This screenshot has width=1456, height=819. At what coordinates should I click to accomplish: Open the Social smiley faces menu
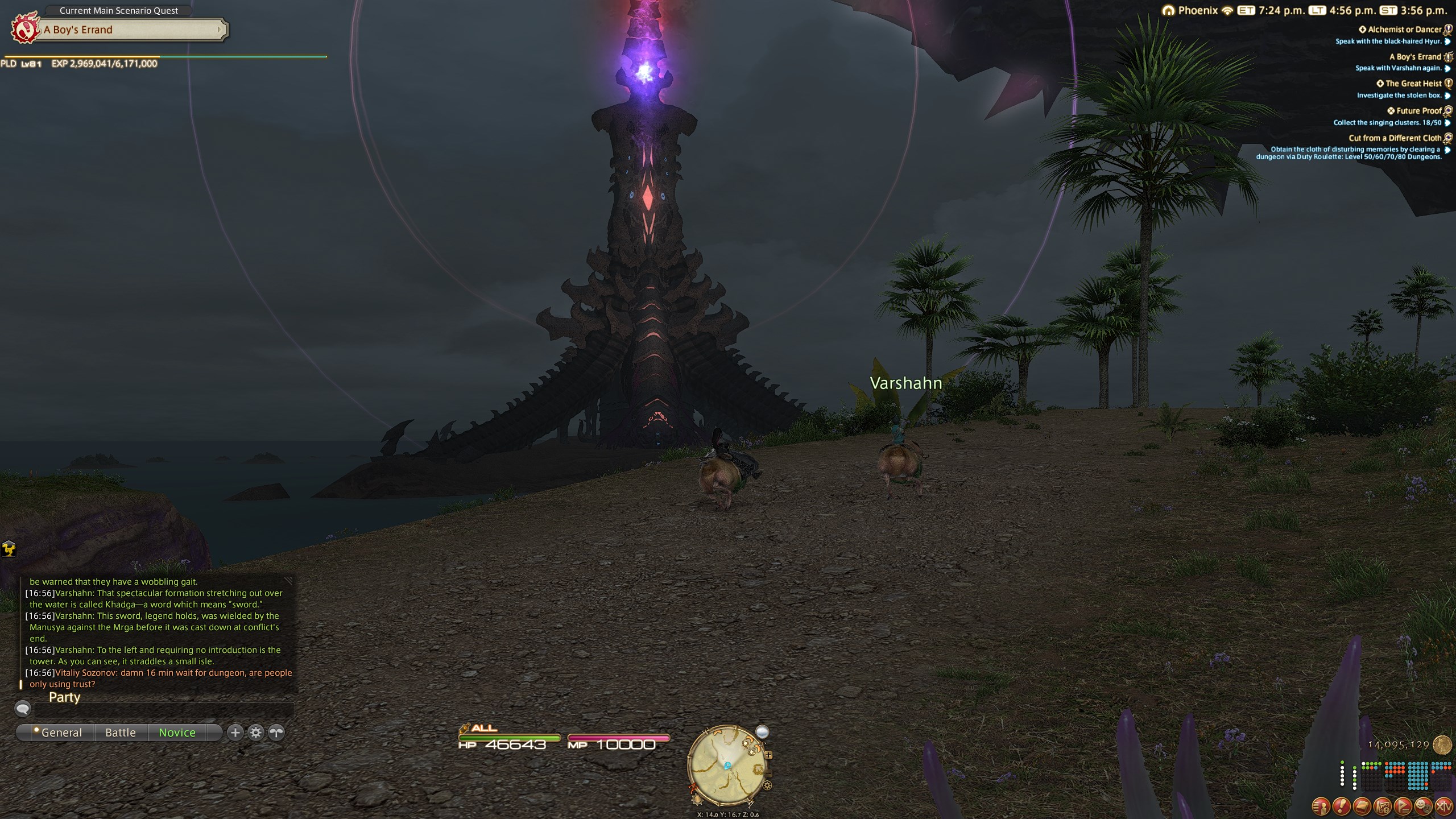click(1423, 805)
